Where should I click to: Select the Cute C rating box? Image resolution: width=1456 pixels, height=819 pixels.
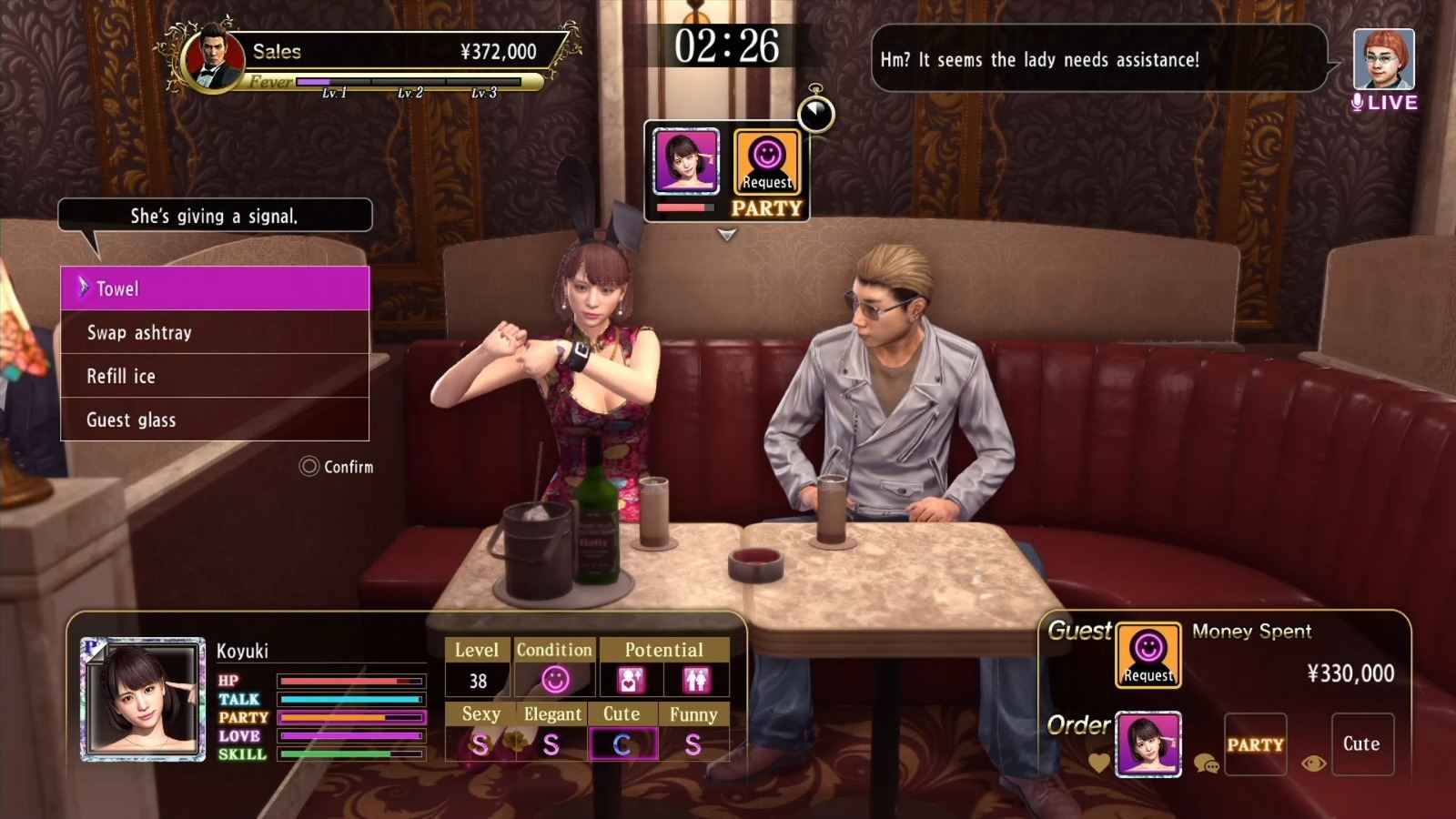click(x=624, y=743)
